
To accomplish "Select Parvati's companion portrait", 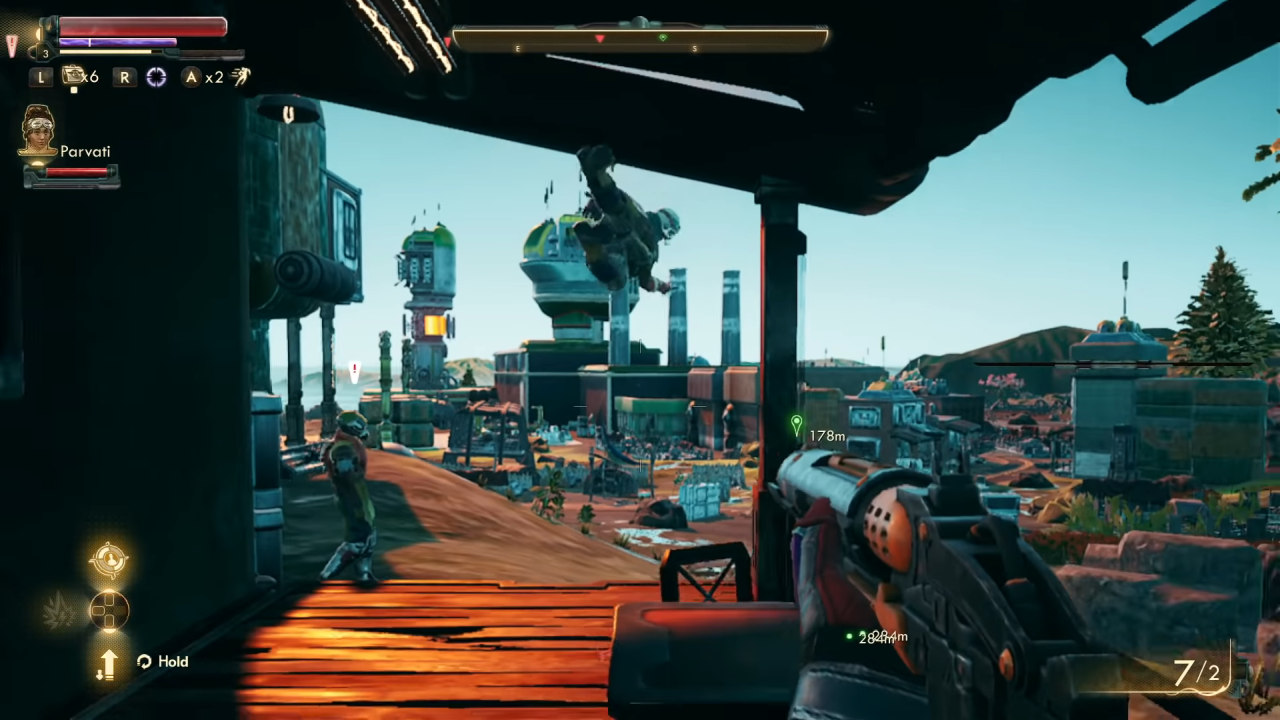I will pyautogui.click(x=38, y=130).
